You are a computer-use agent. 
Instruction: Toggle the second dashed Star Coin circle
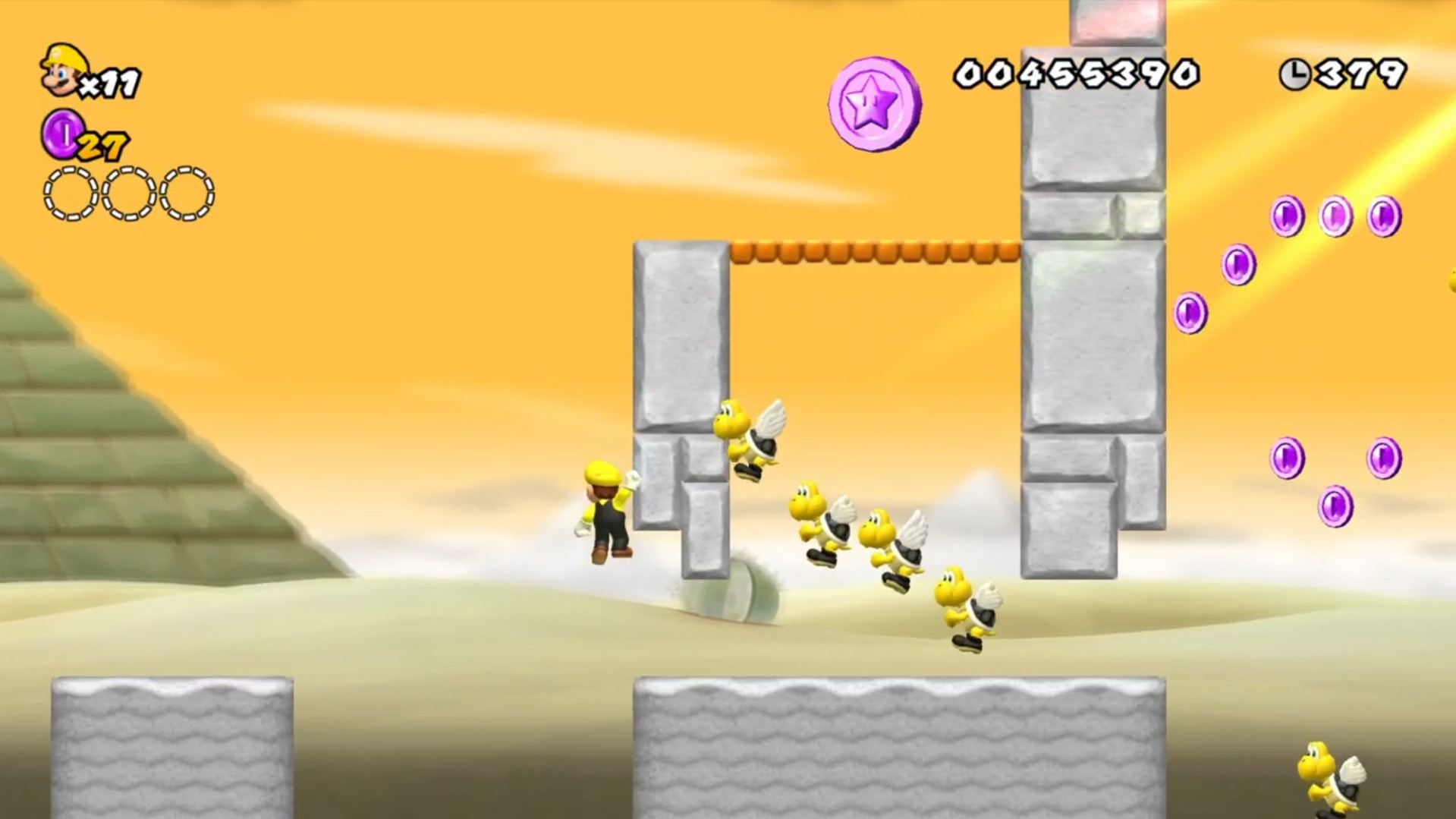click(129, 194)
